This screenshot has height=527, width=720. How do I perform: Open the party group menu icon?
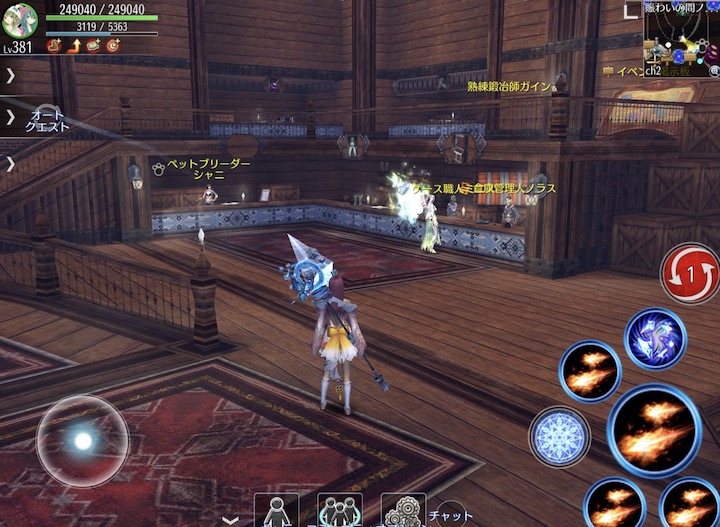point(340,511)
